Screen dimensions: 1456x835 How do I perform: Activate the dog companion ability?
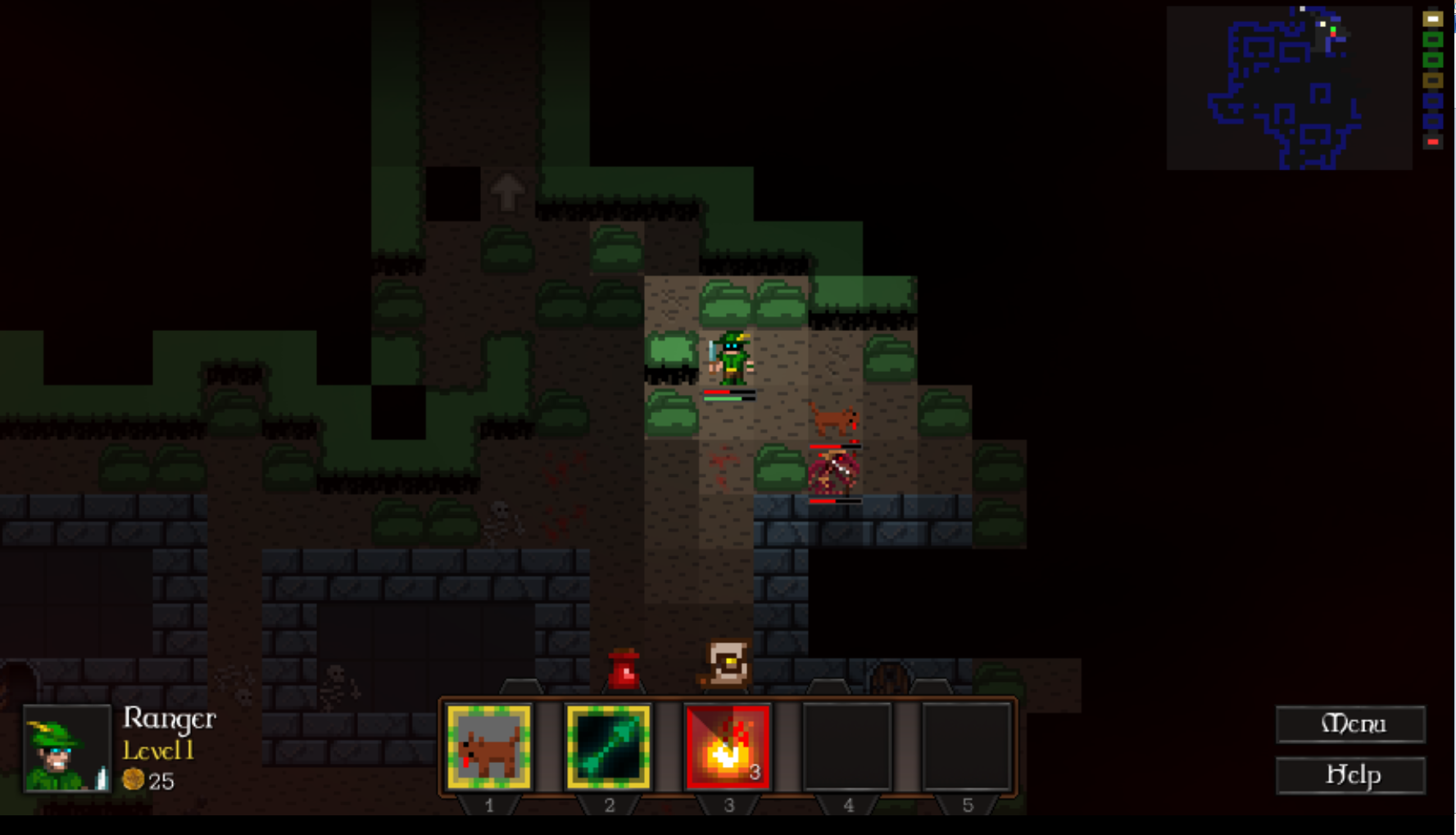pyautogui.click(x=489, y=747)
